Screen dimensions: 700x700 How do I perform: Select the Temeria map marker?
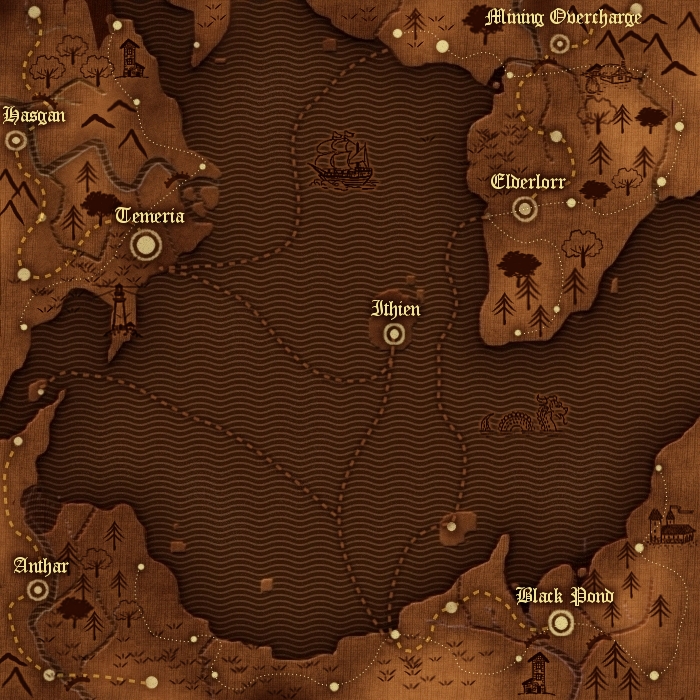pyautogui.click(x=147, y=243)
